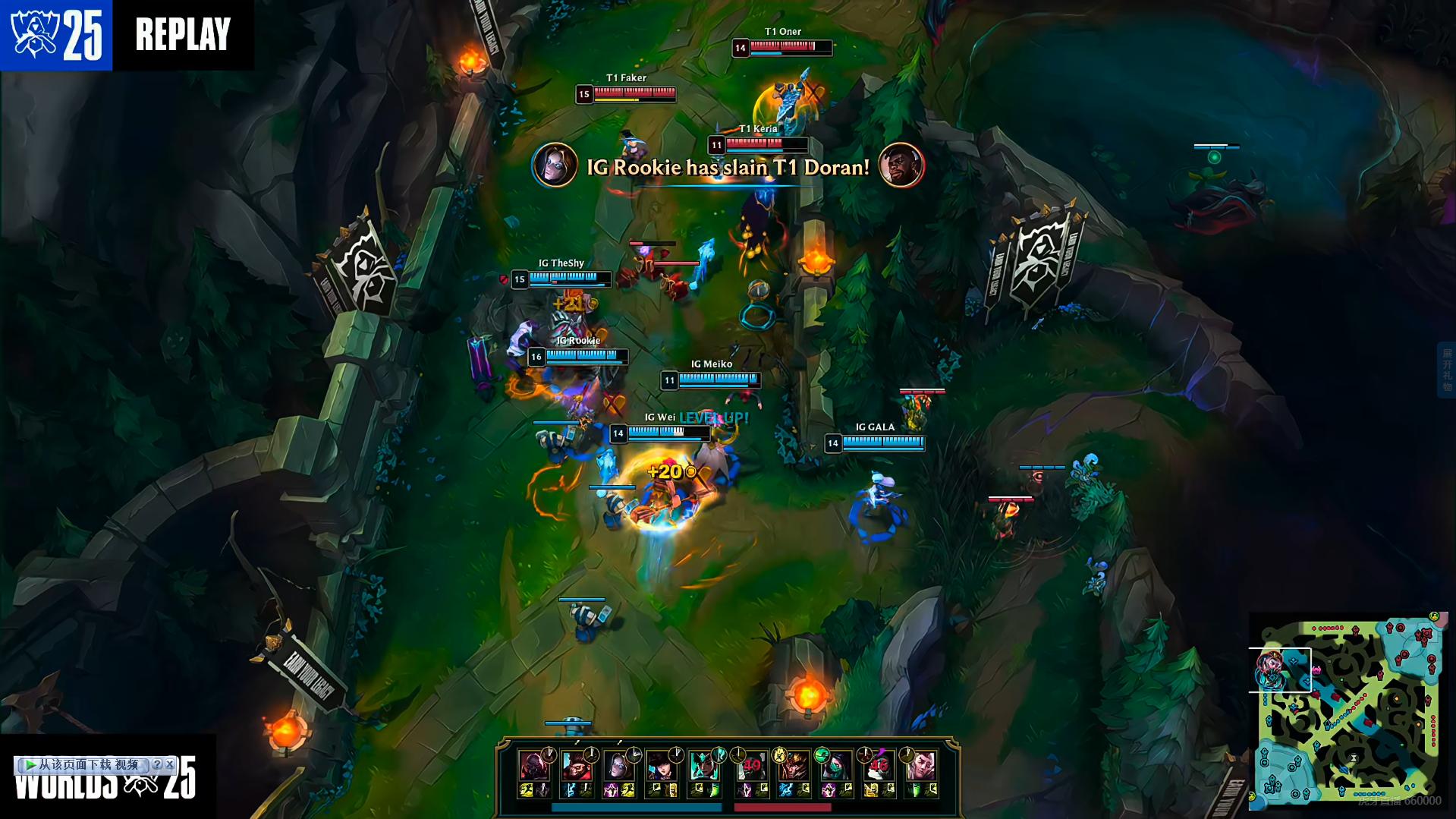Click the minimap
The height and width of the screenshot is (819, 1456).
click(x=1348, y=711)
